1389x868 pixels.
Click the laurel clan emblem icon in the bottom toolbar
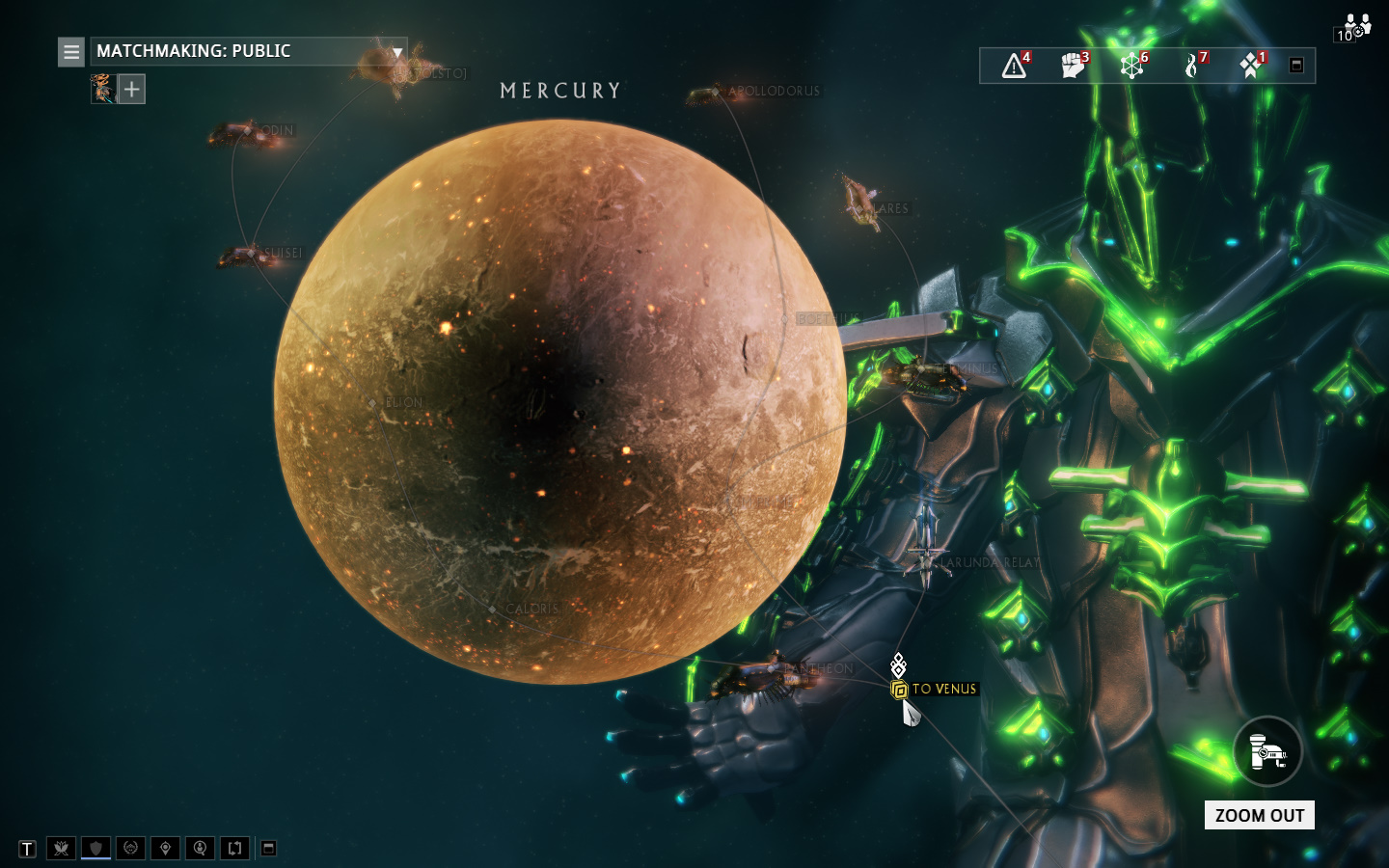pos(130,849)
